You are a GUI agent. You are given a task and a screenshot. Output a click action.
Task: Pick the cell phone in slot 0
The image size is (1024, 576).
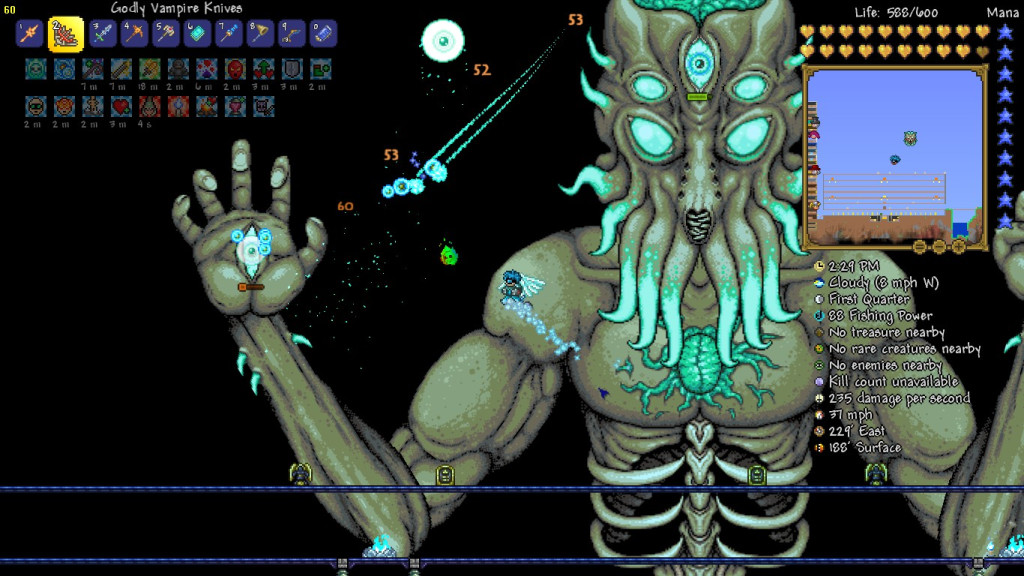323,34
